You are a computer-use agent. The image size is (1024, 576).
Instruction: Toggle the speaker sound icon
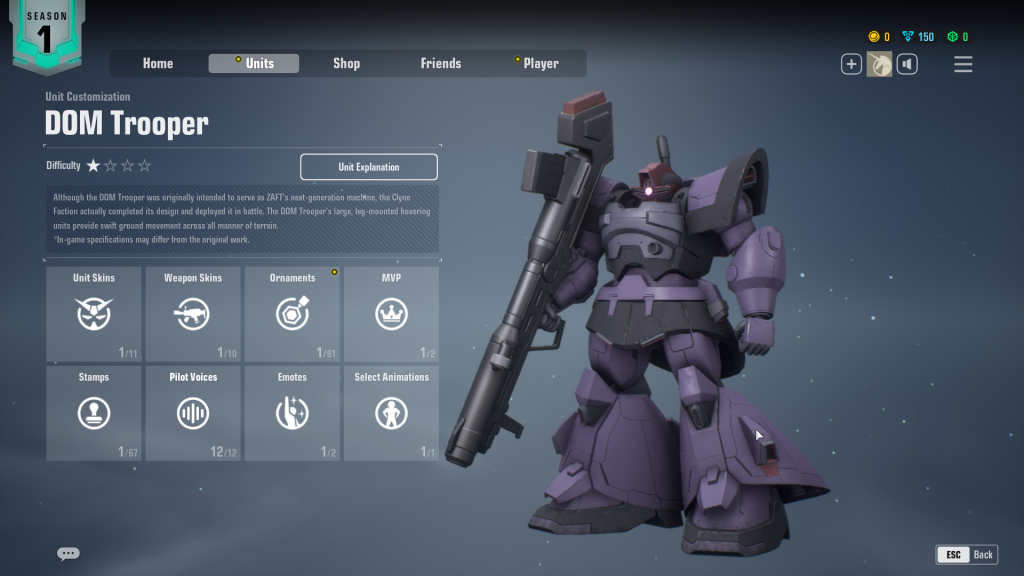(907, 65)
